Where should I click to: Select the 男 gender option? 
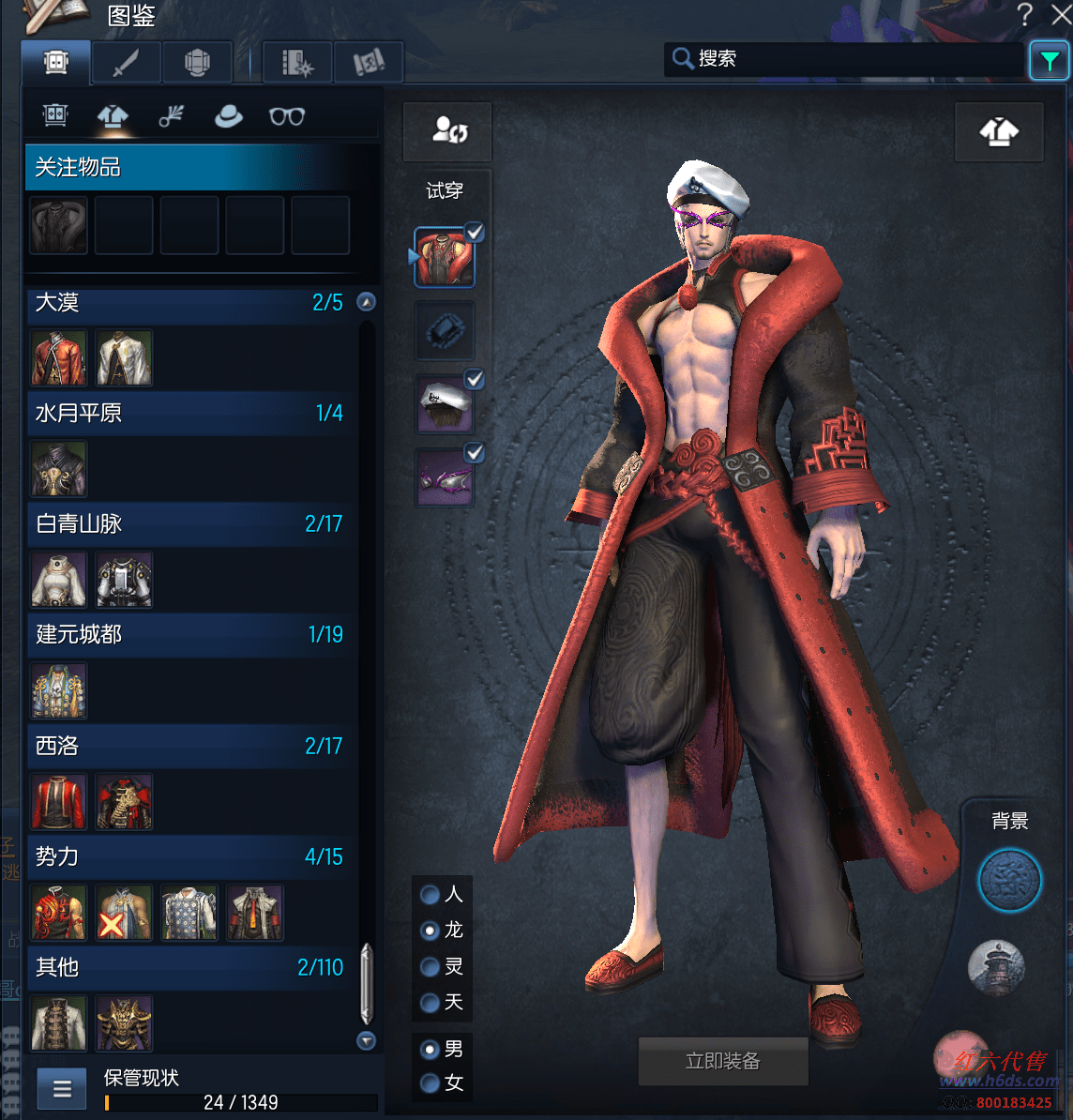pos(431,1049)
